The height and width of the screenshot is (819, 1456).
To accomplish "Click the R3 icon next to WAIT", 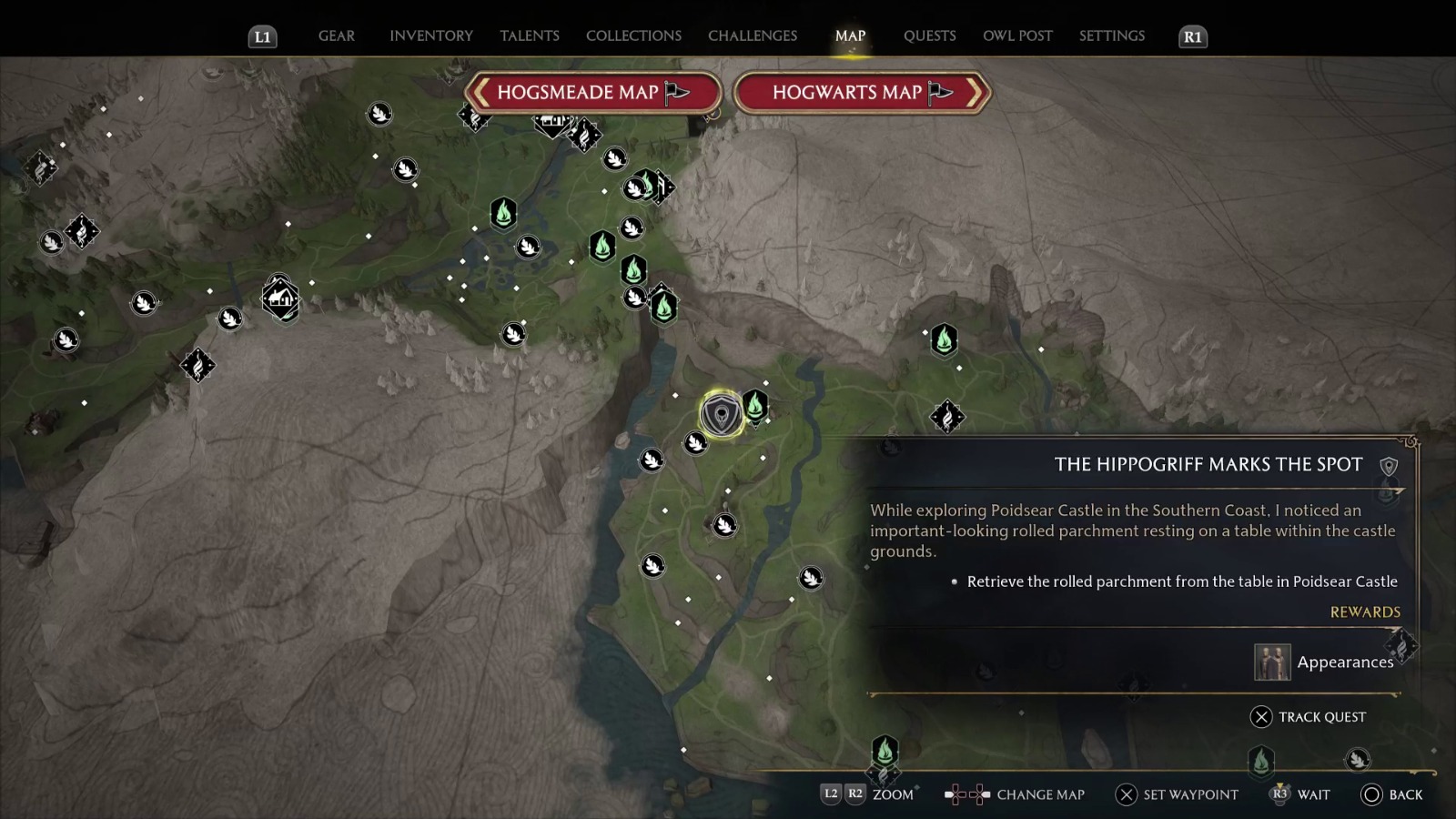I will coord(1281,794).
